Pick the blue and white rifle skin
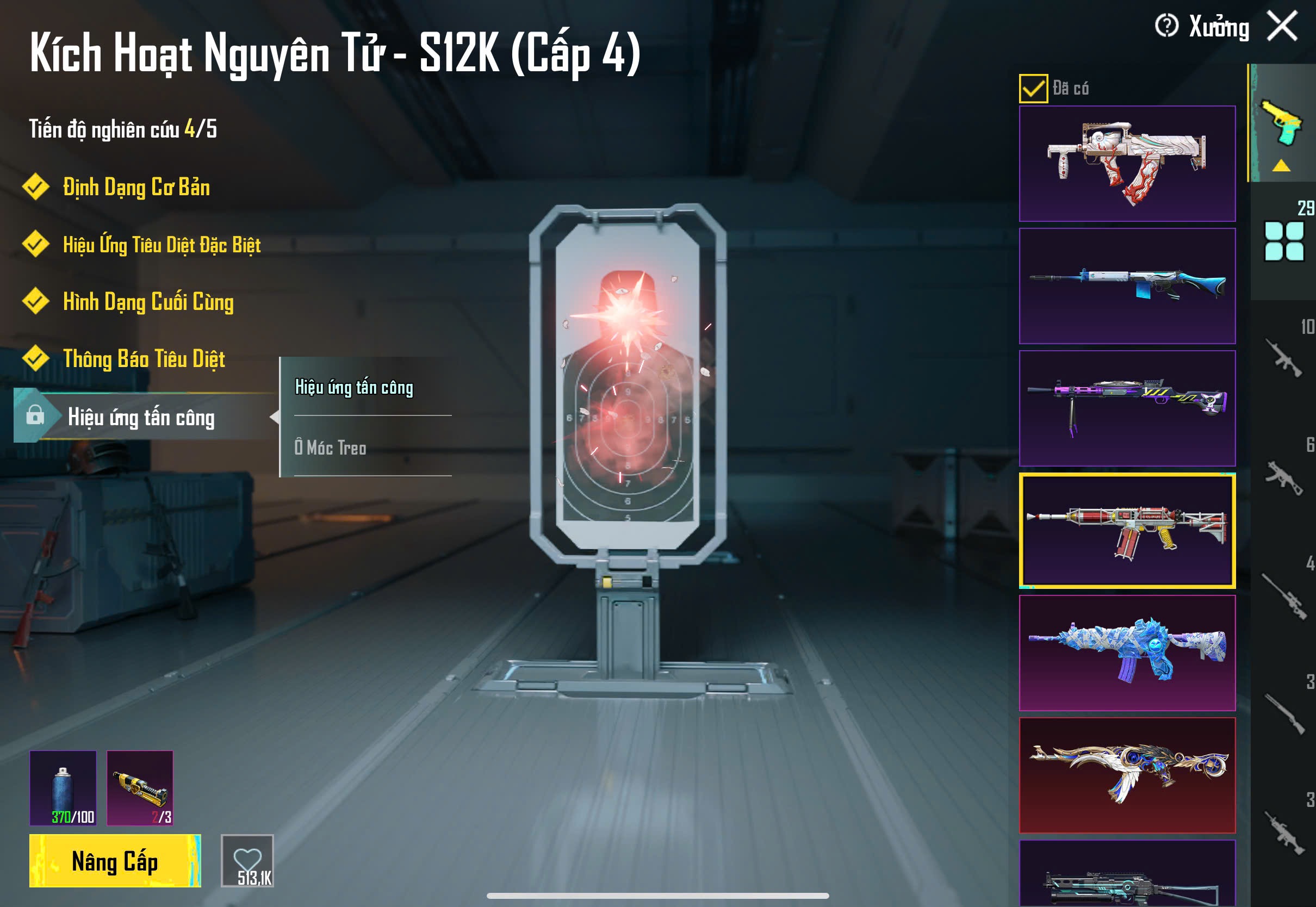The image size is (1316, 907). click(x=1127, y=286)
